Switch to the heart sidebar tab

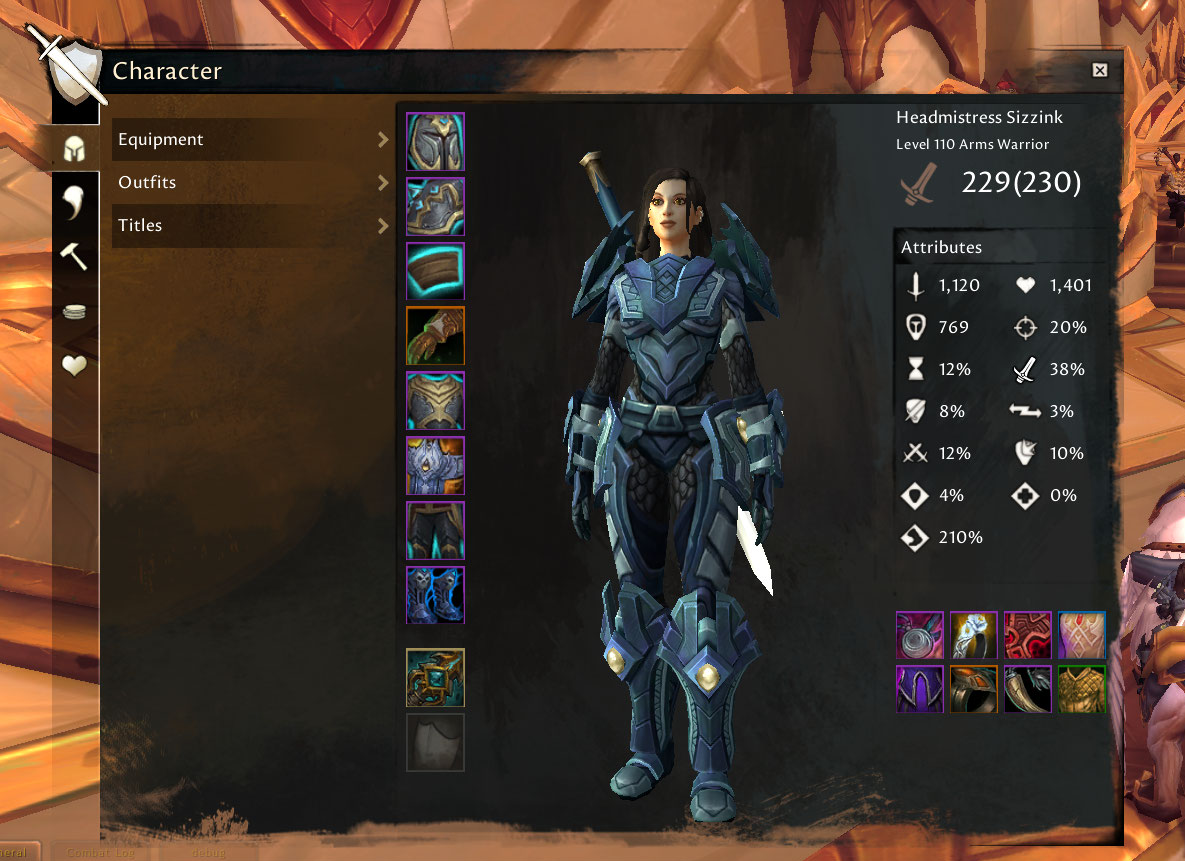point(75,366)
